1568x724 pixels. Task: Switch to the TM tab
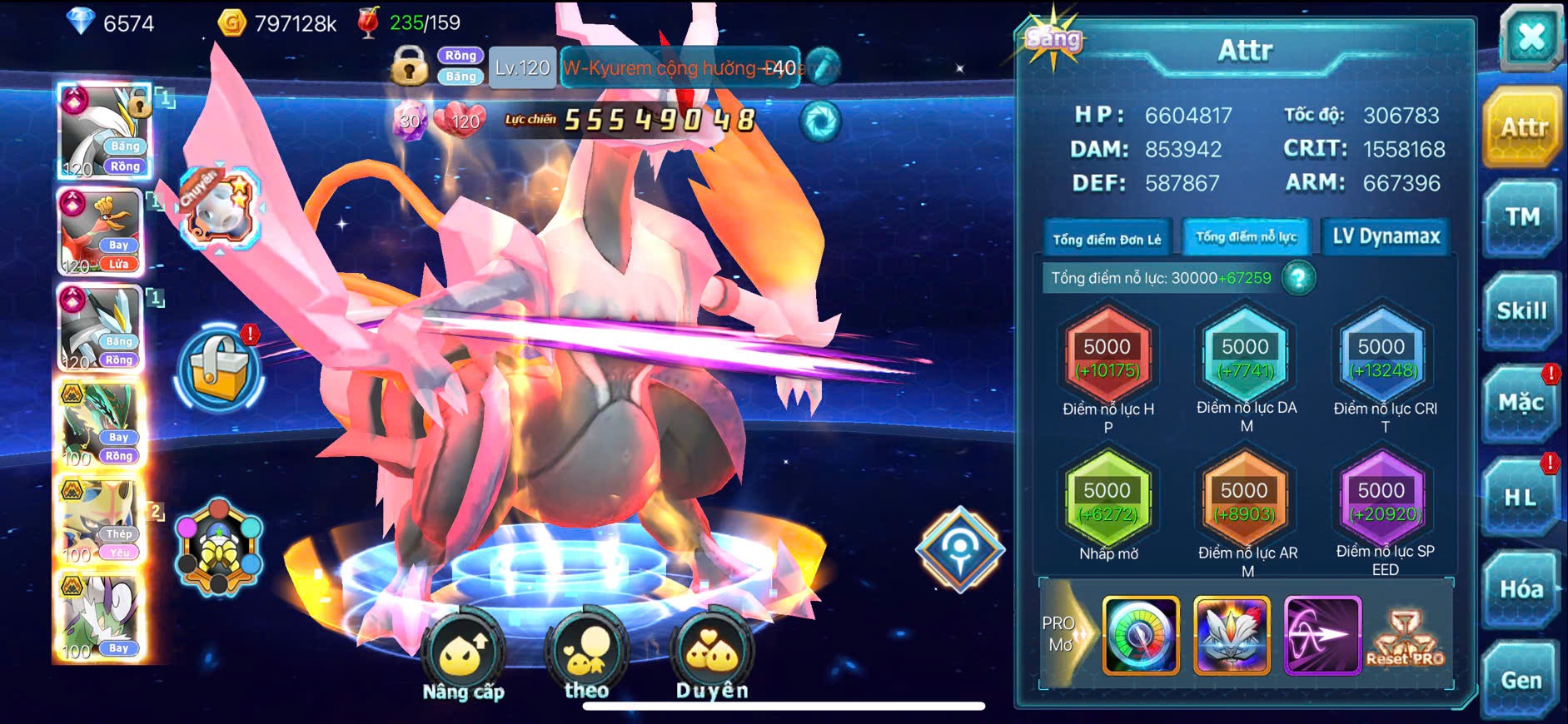(x=1521, y=218)
